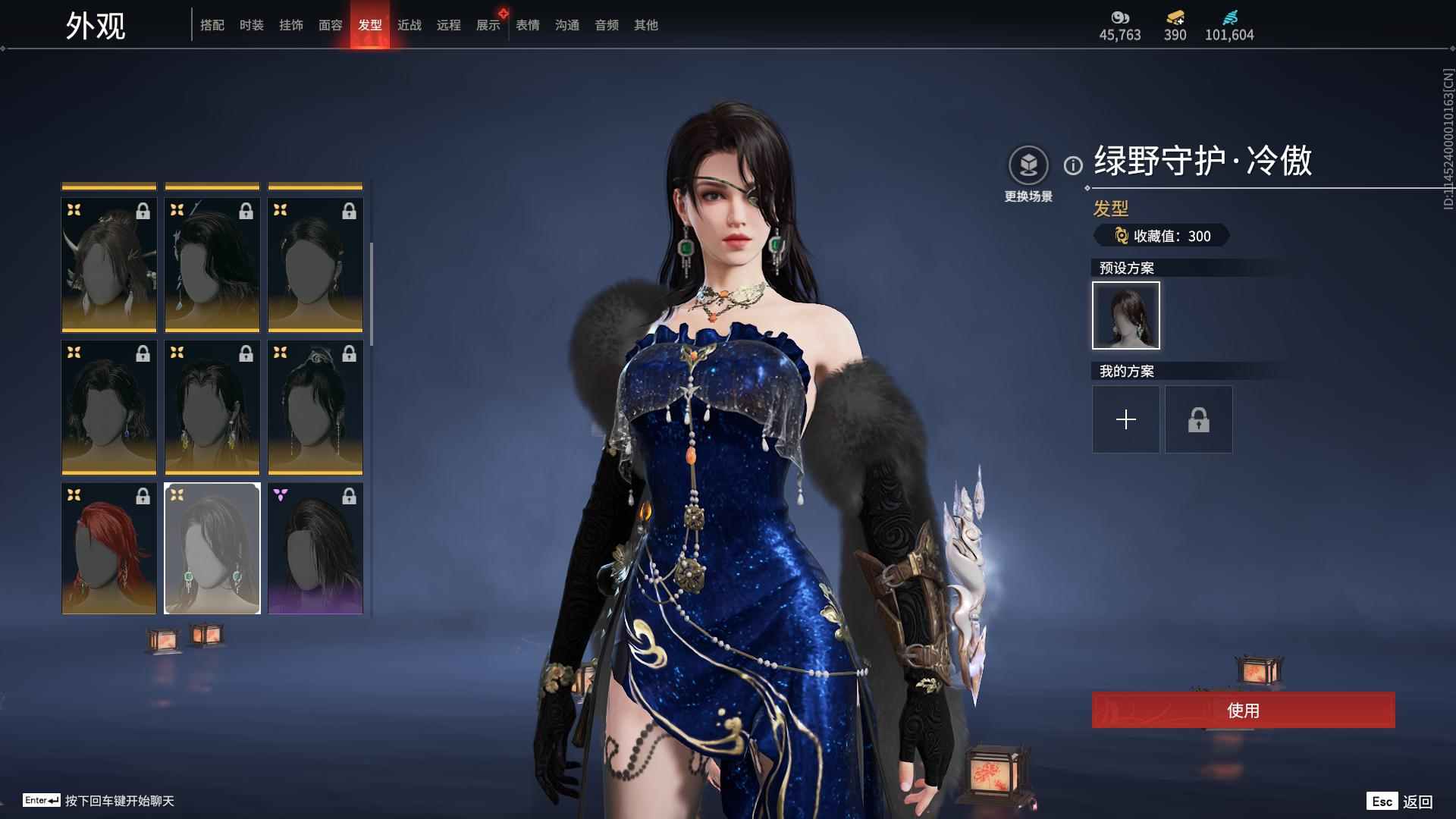Switch to the 搭配 tab
This screenshot has width=1456, height=819.
coord(212,25)
